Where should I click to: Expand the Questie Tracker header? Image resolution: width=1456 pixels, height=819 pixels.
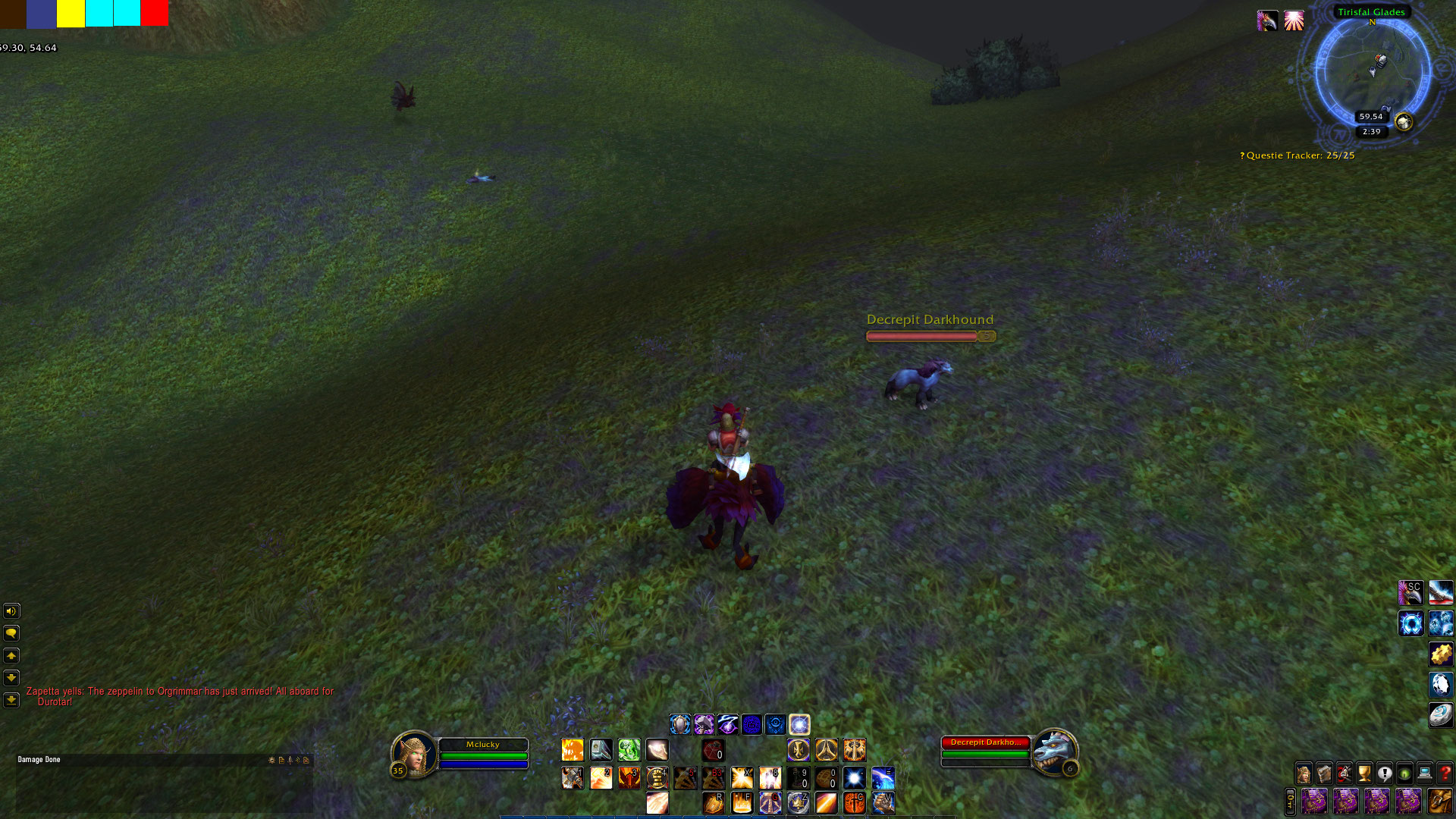pyautogui.click(x=1300, y=155)
